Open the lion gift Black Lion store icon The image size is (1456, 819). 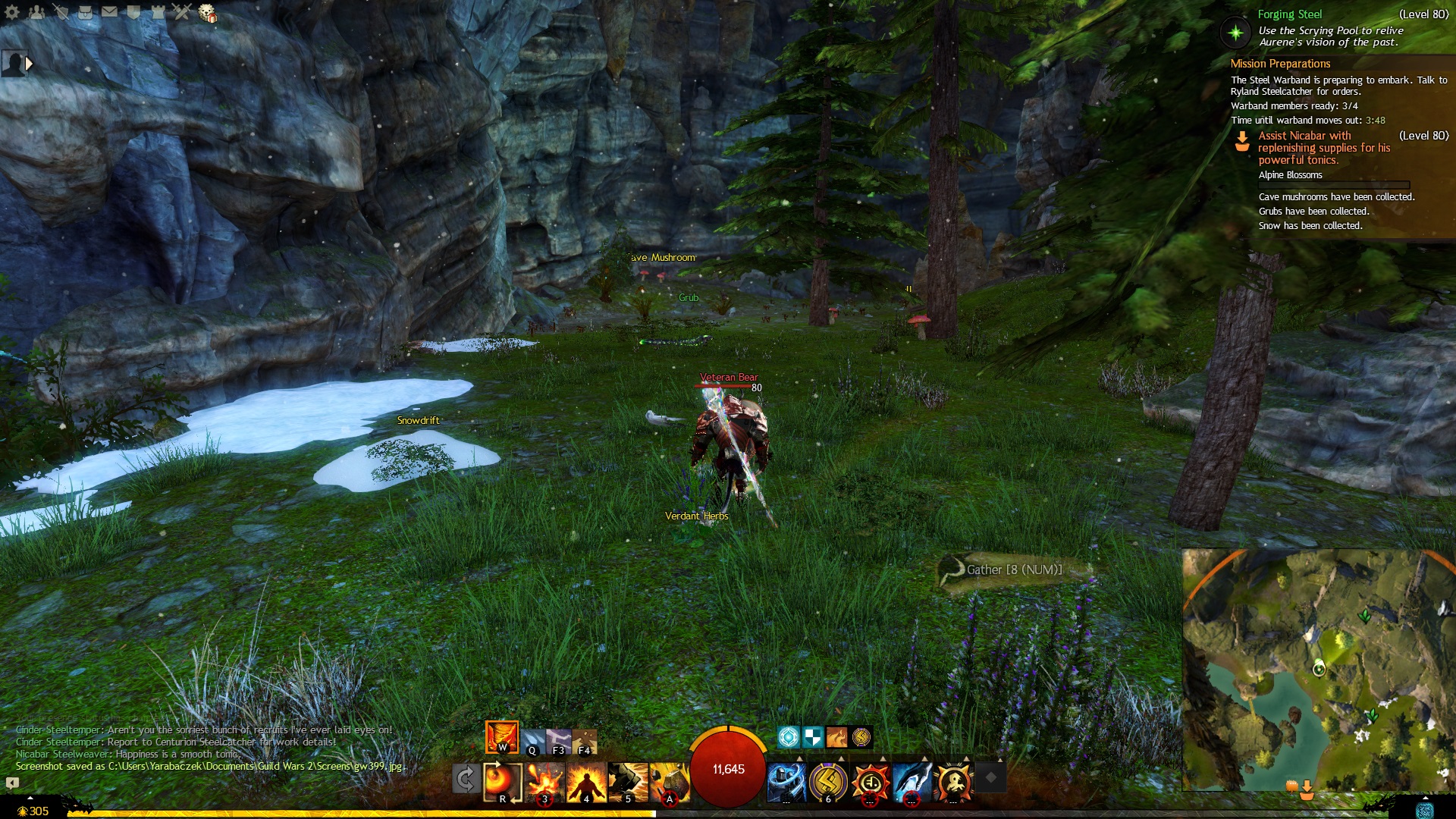(x=207, y=13)
